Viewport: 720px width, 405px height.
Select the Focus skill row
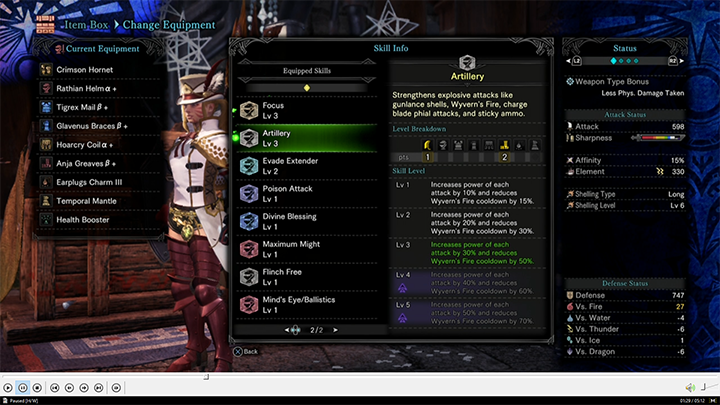pos(300,110)
